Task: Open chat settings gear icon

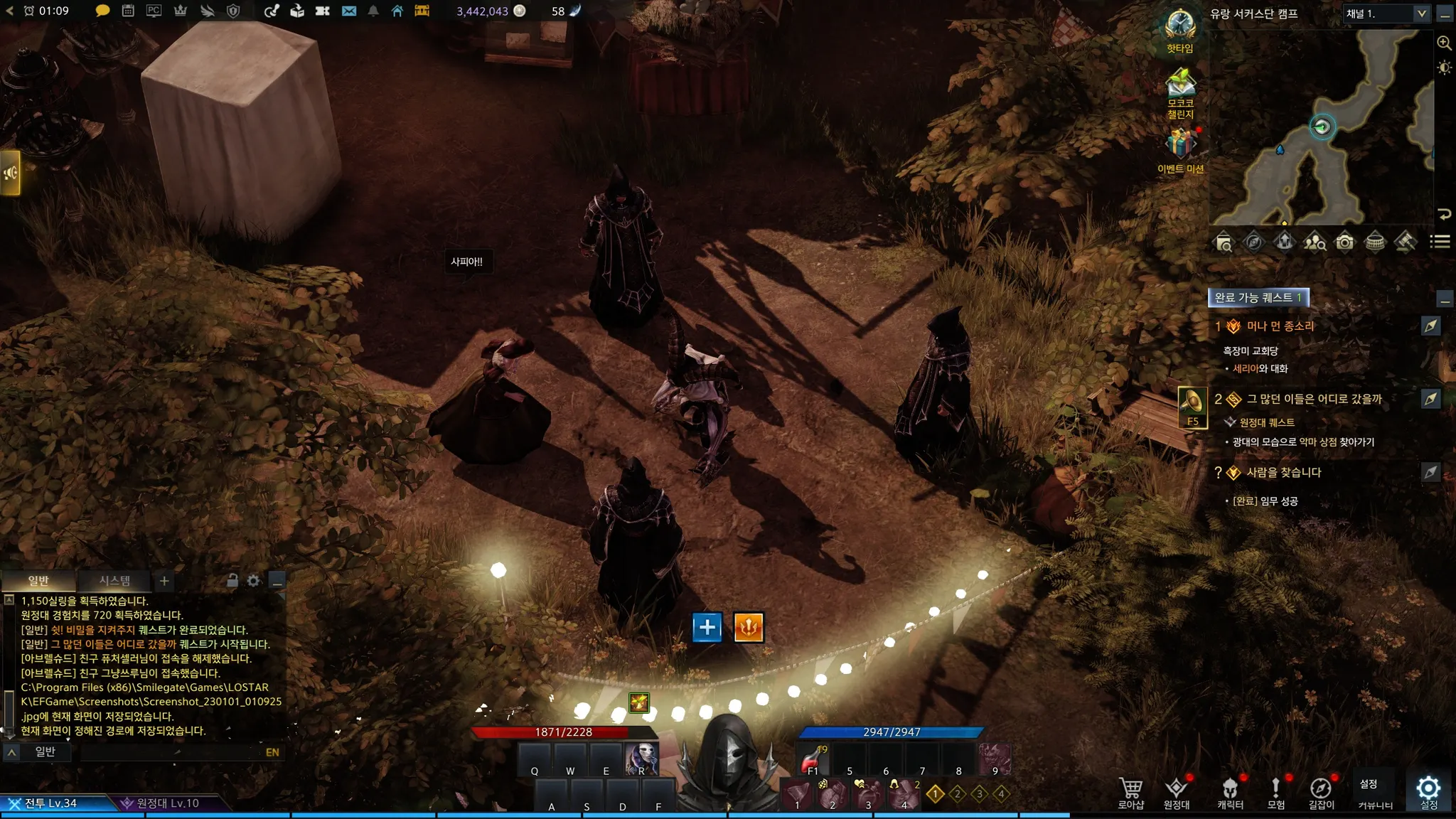Action: 254,581
